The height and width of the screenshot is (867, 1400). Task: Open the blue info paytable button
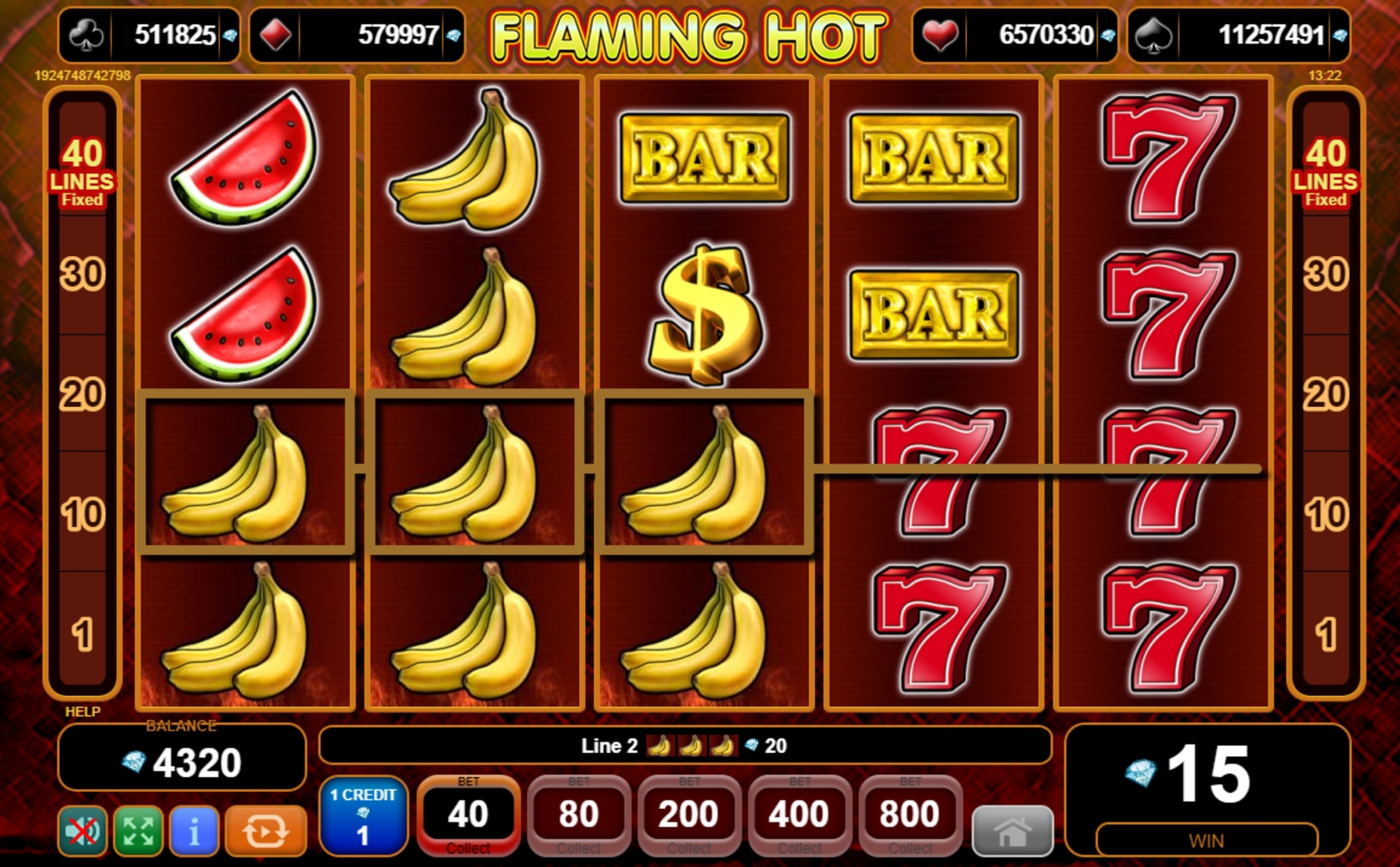194,830
